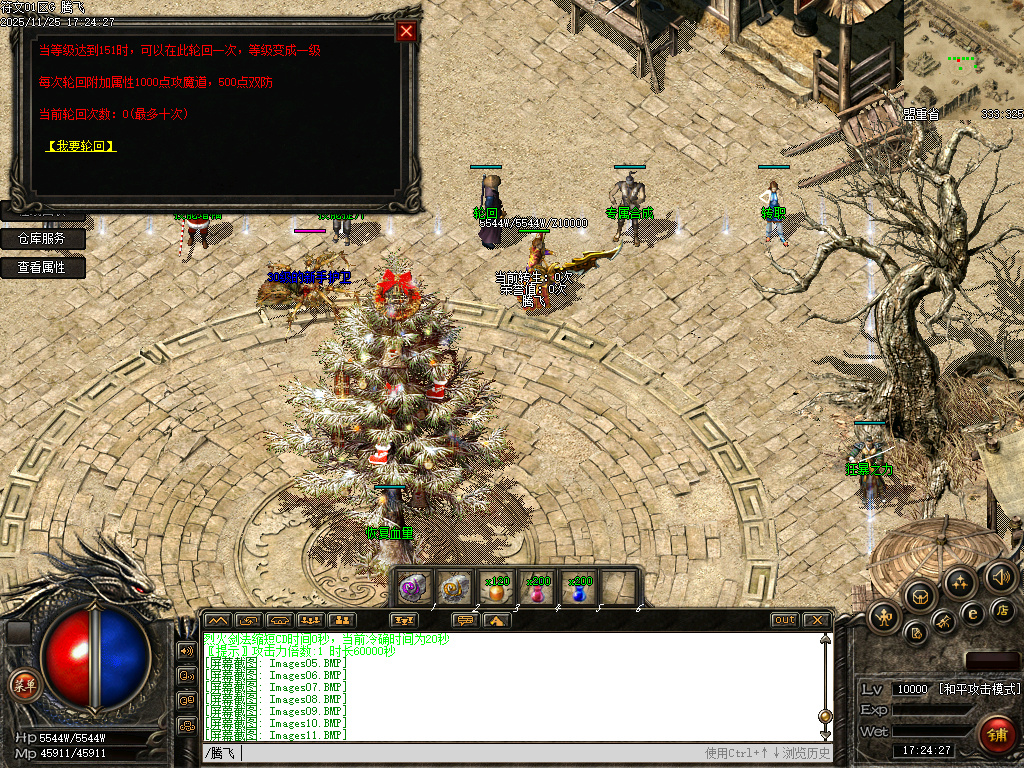Open the character equipment round icon
Viewport: 1024px width, 768px height.
886,617
